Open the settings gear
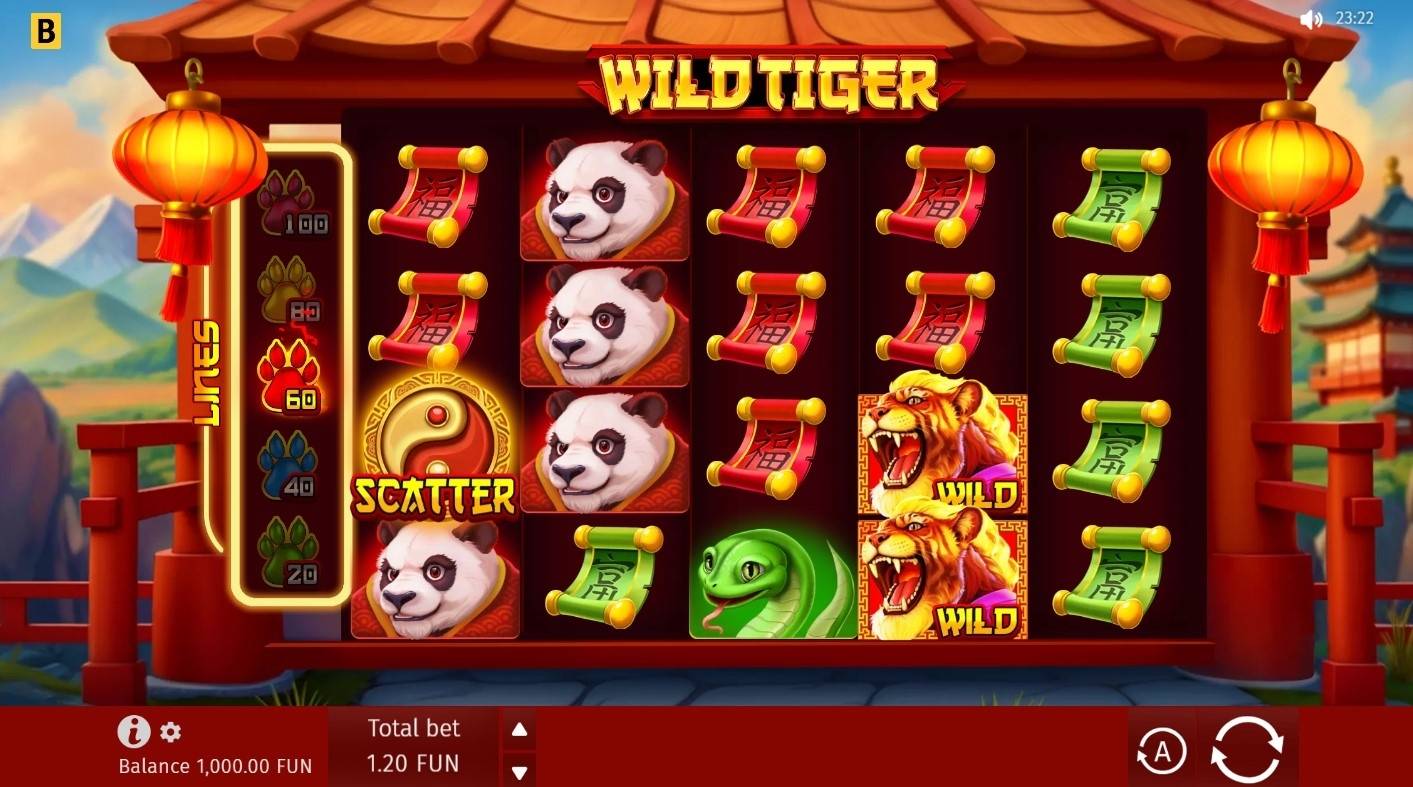The height and width of the screenshot is (787, 1413). point(170,733)
